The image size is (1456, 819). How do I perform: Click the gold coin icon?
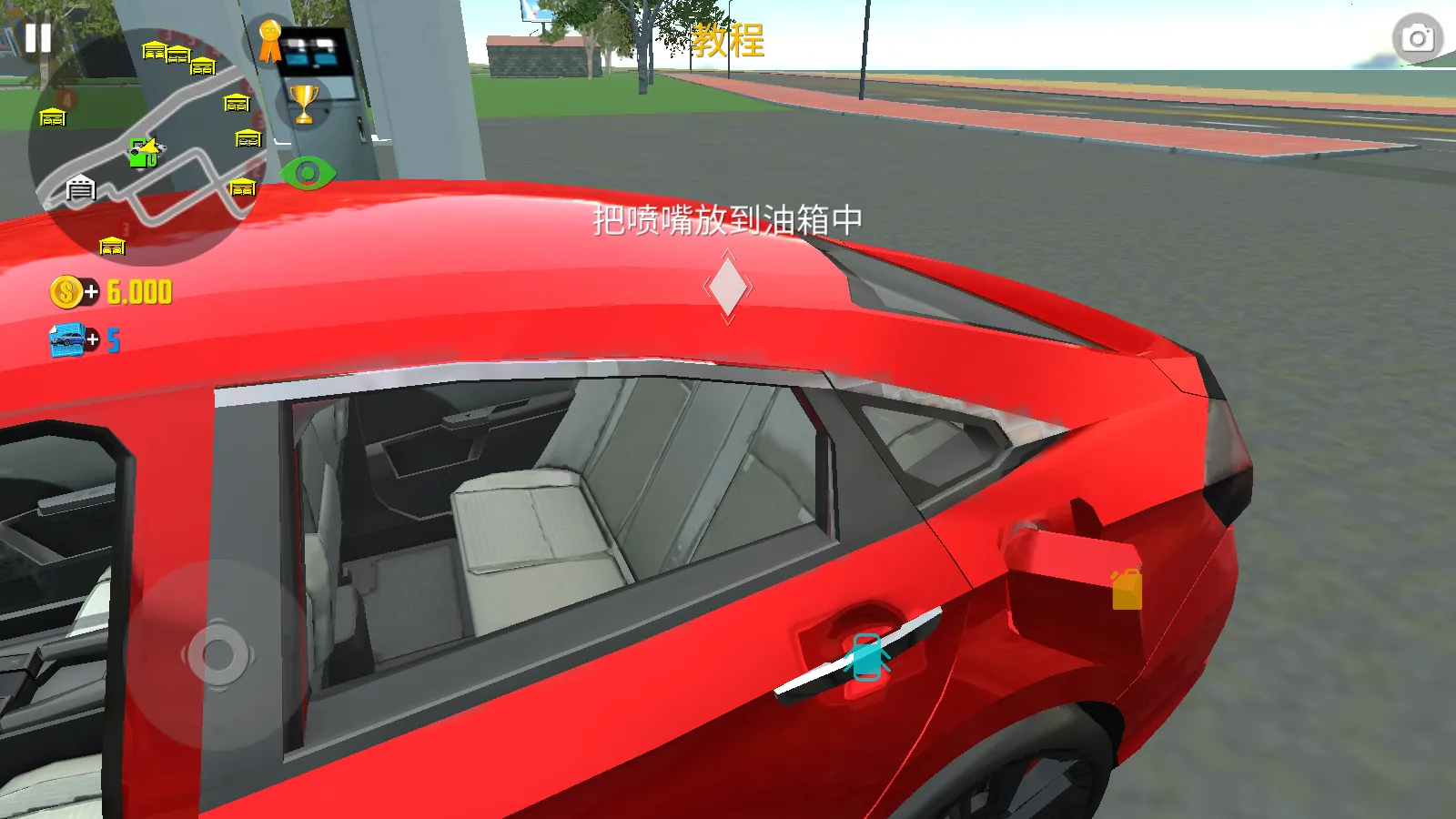click(65, 292)
